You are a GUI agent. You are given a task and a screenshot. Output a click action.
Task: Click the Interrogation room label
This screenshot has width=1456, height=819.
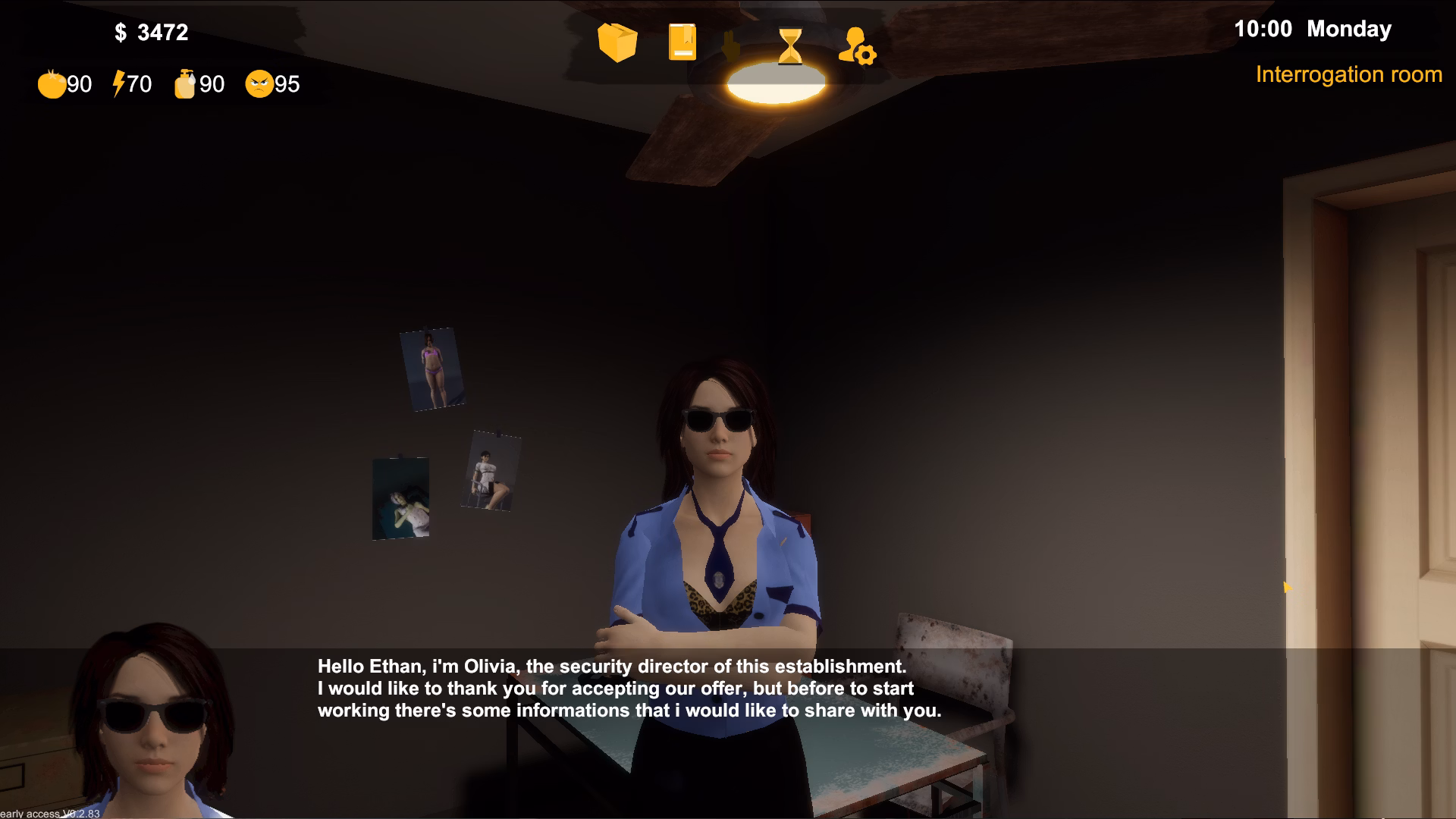click(x=1349, y=75)
